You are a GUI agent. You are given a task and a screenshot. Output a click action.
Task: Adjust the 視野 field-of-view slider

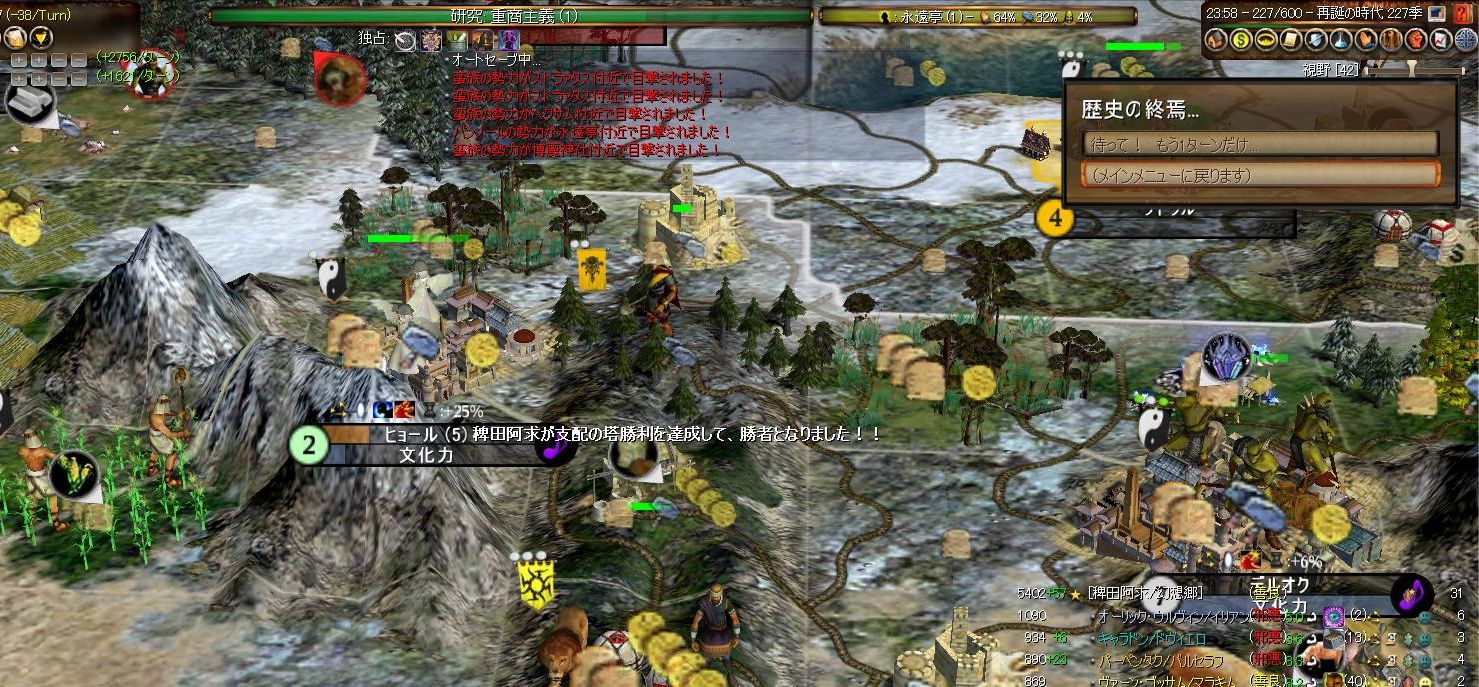(1410, 70)
